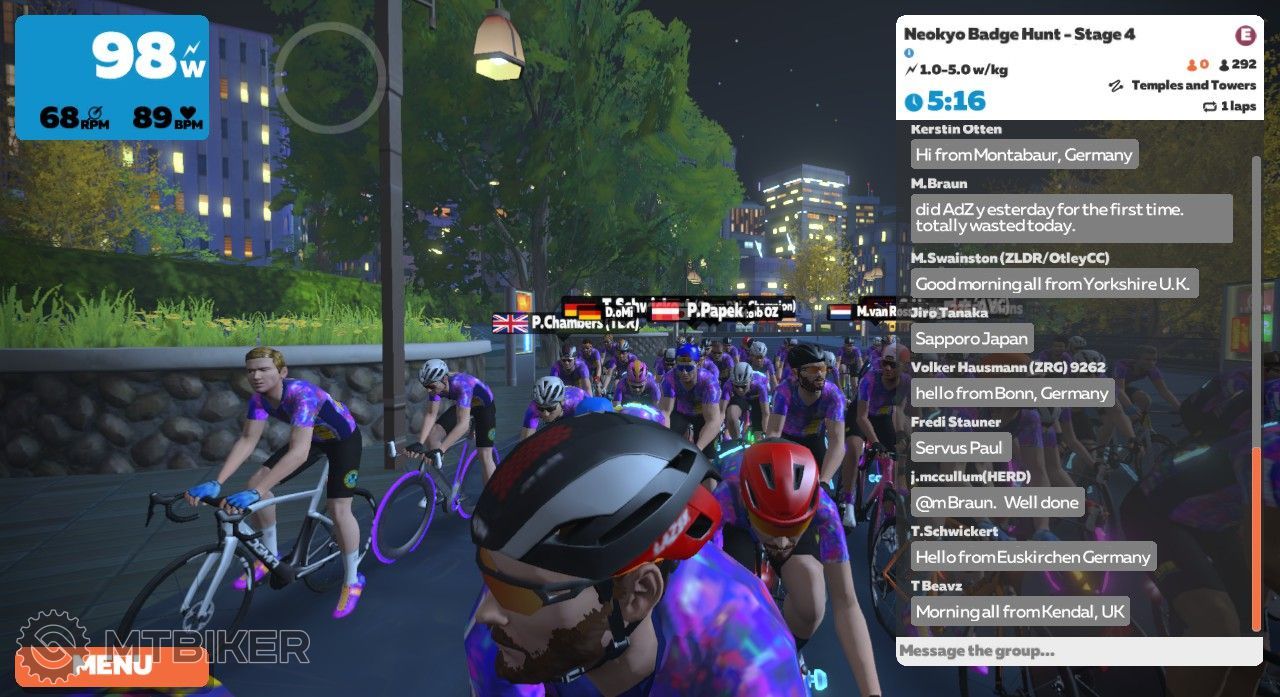Select the Neokyo Badge Hunt event header
Screen dimensions: 1280x697
click(x=1020, y=35)
